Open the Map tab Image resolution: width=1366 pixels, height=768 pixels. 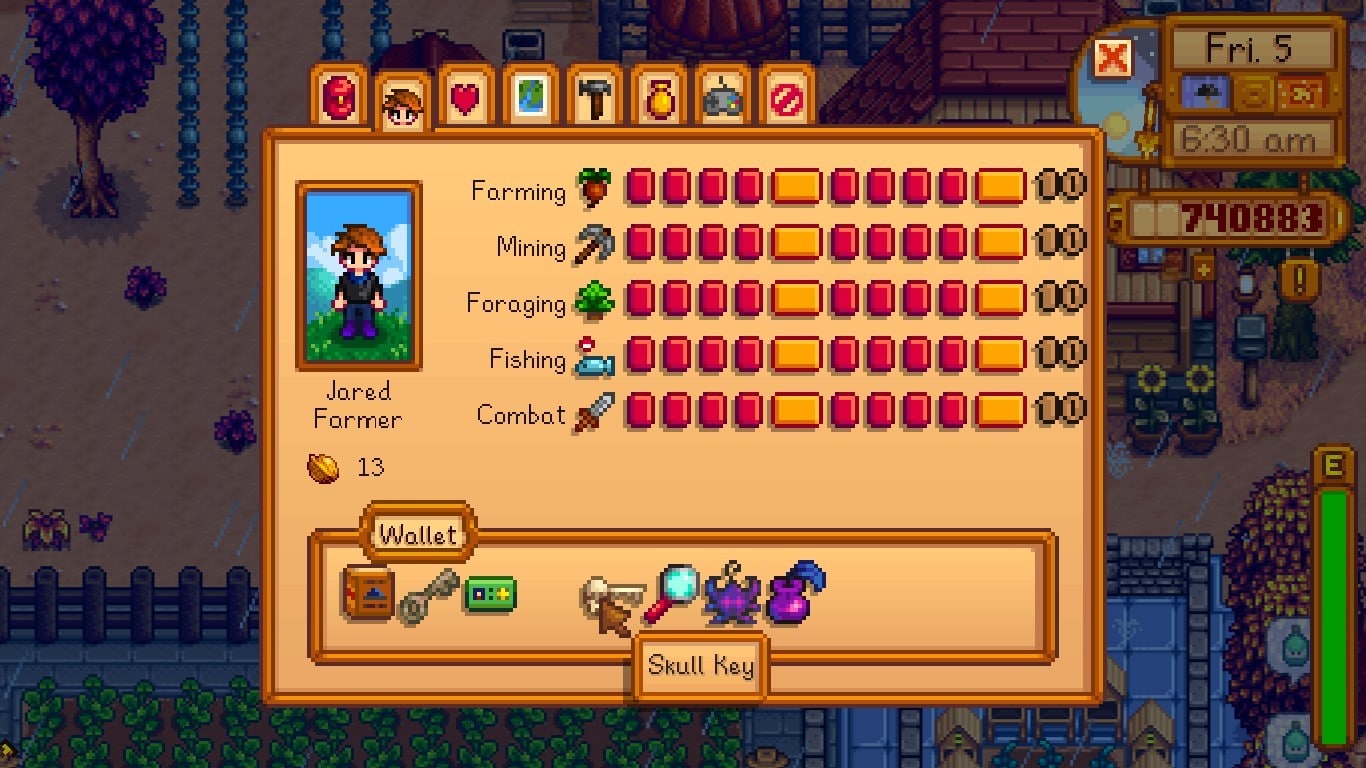tap(530, 98)
